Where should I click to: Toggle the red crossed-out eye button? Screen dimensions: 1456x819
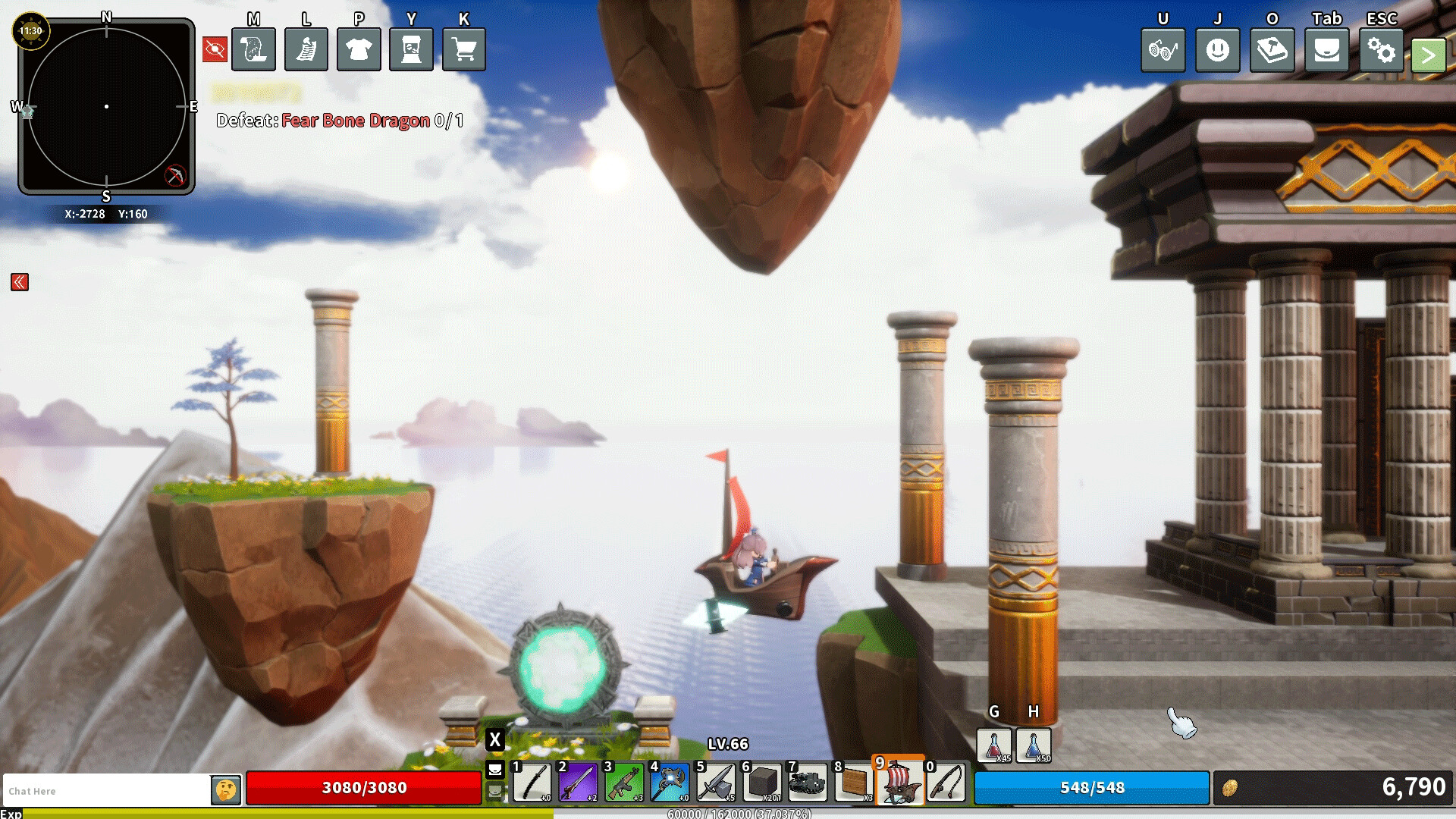point(215,50)
